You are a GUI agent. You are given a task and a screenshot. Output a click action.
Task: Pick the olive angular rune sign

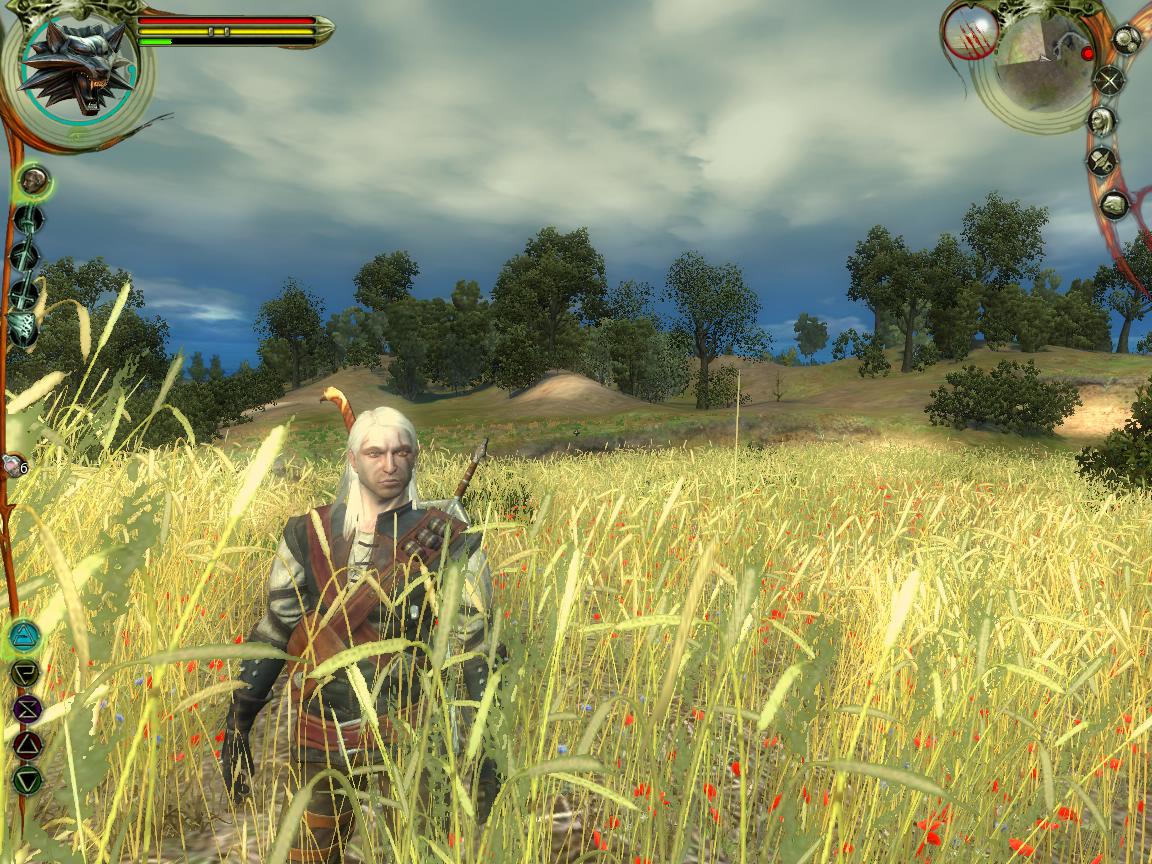point(25,672)
